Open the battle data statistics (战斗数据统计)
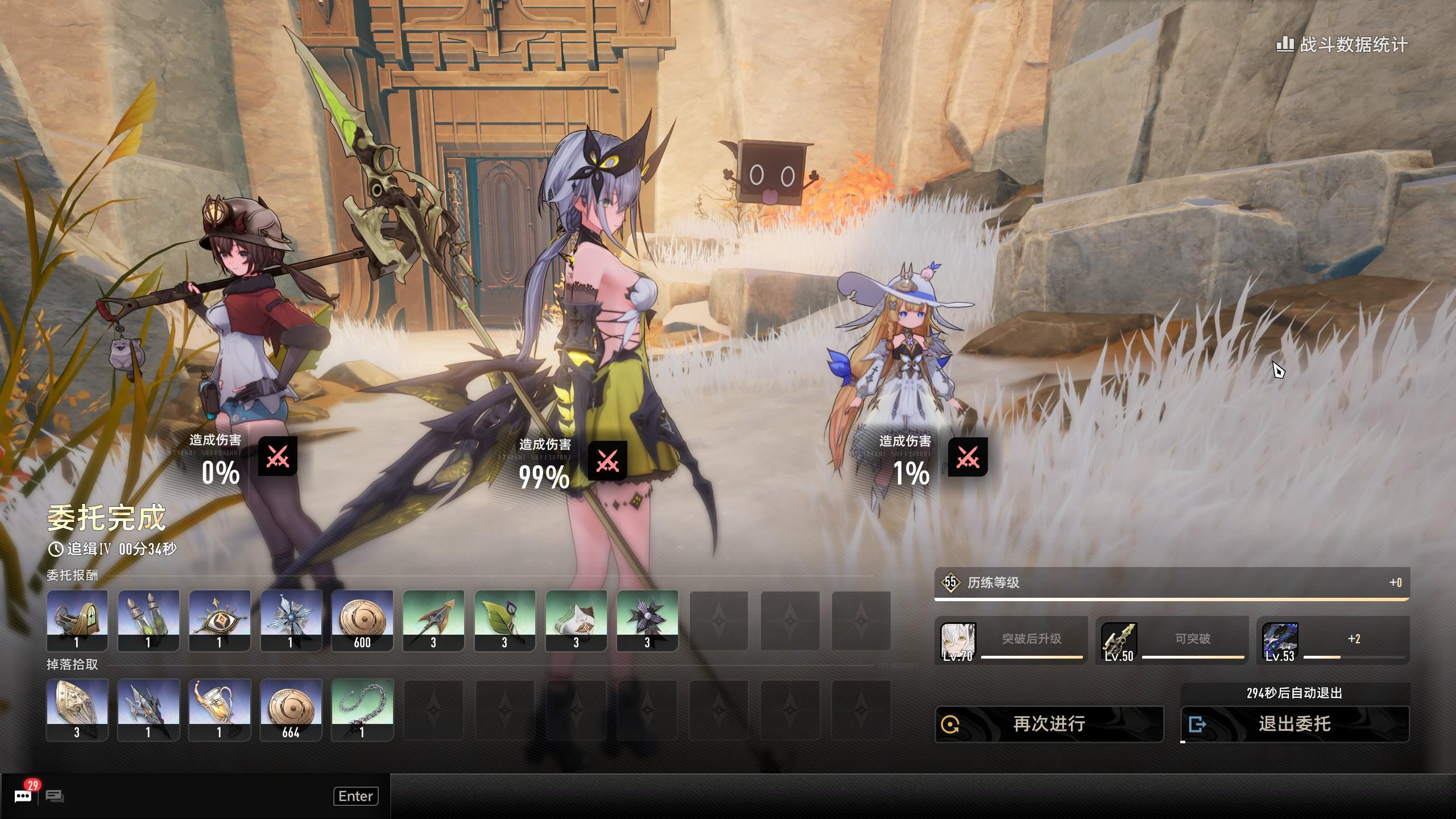Screen dimensions: 1456x819 tap(1342, 44)
